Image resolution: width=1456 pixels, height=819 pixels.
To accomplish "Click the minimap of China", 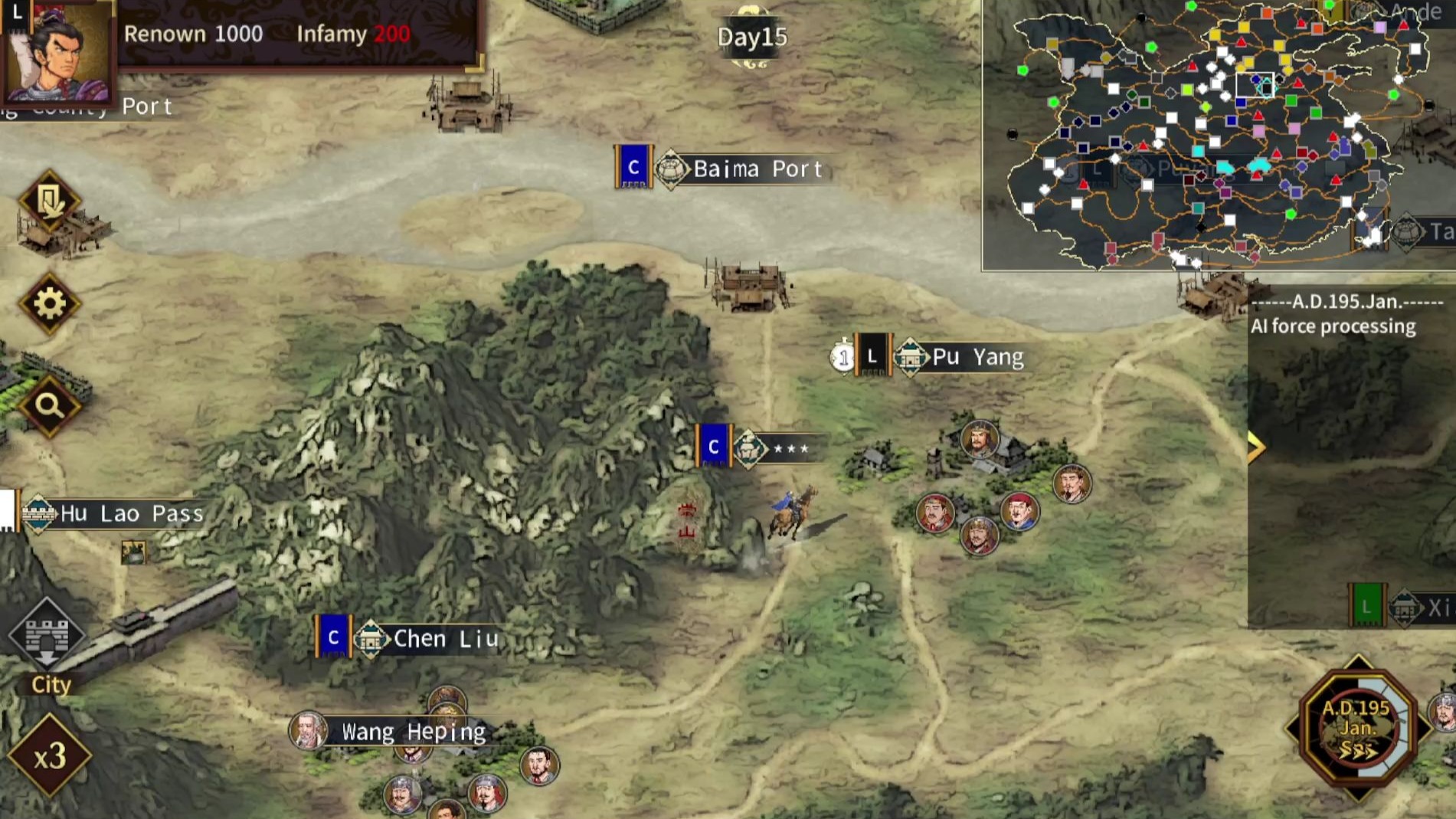I will [1216, 136].
